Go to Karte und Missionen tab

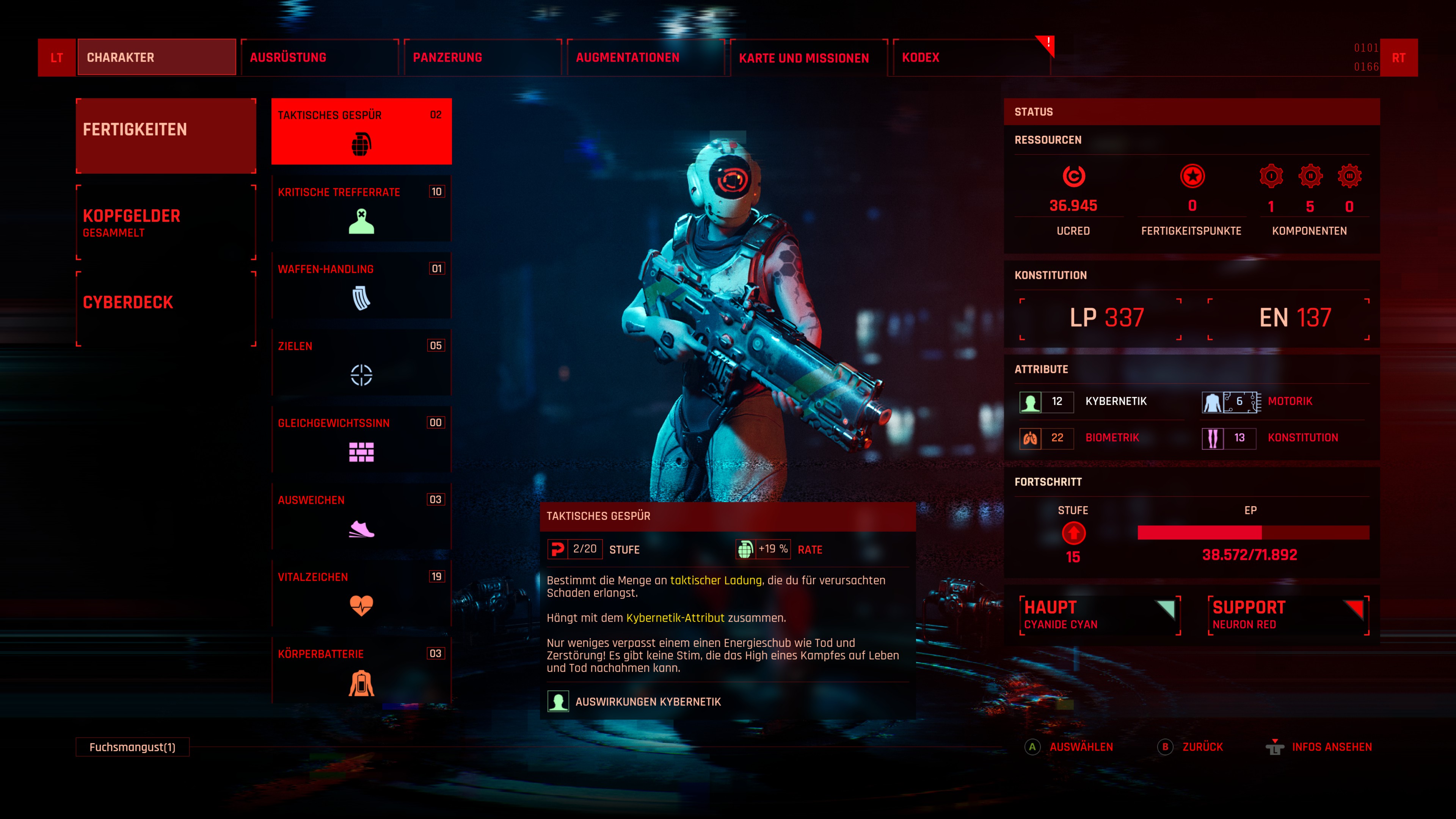coord(808,58)
